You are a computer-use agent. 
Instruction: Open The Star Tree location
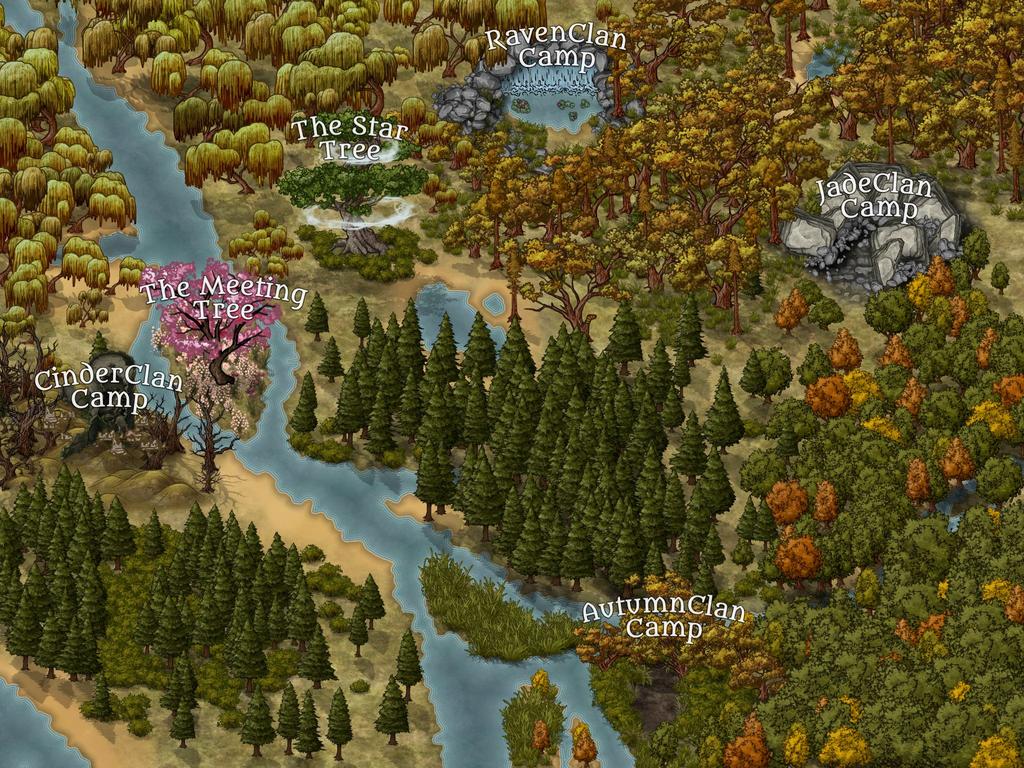click(351, 139)
